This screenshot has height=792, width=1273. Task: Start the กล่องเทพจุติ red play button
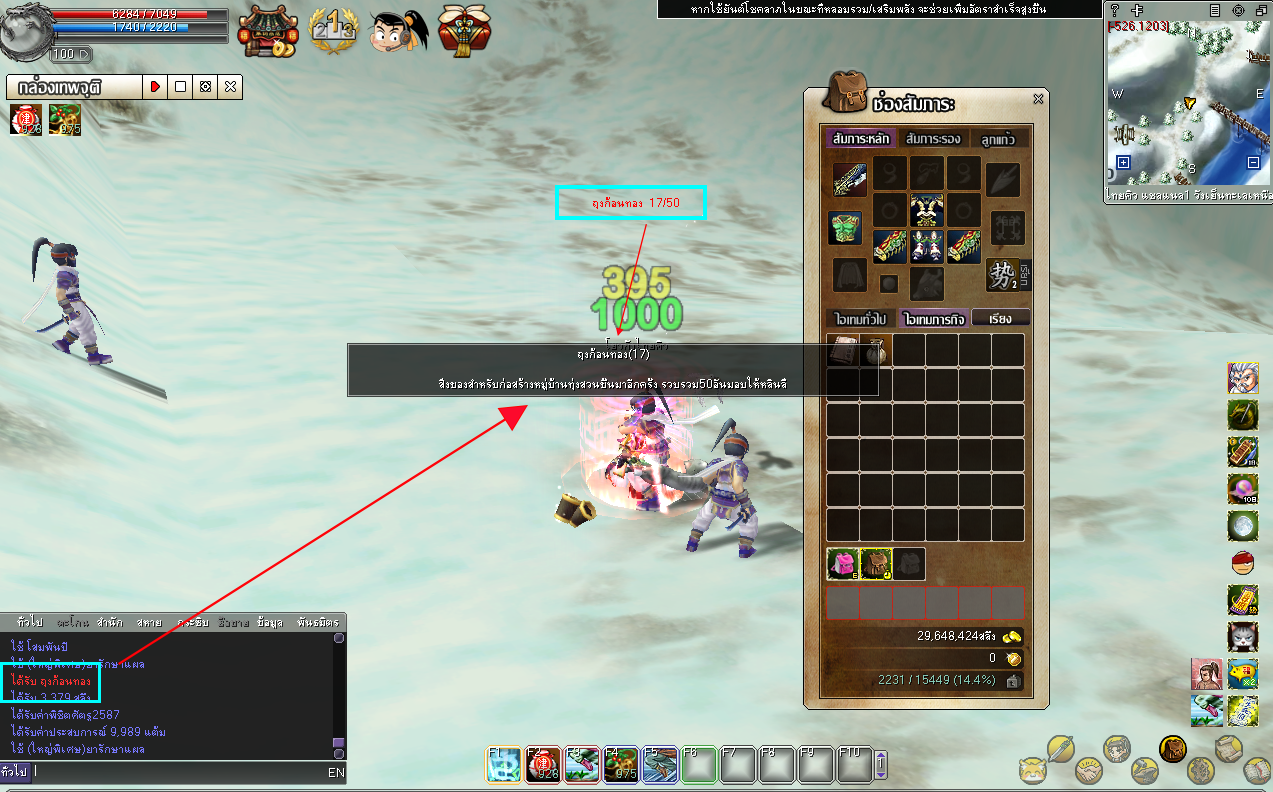[x=155, y=87]
